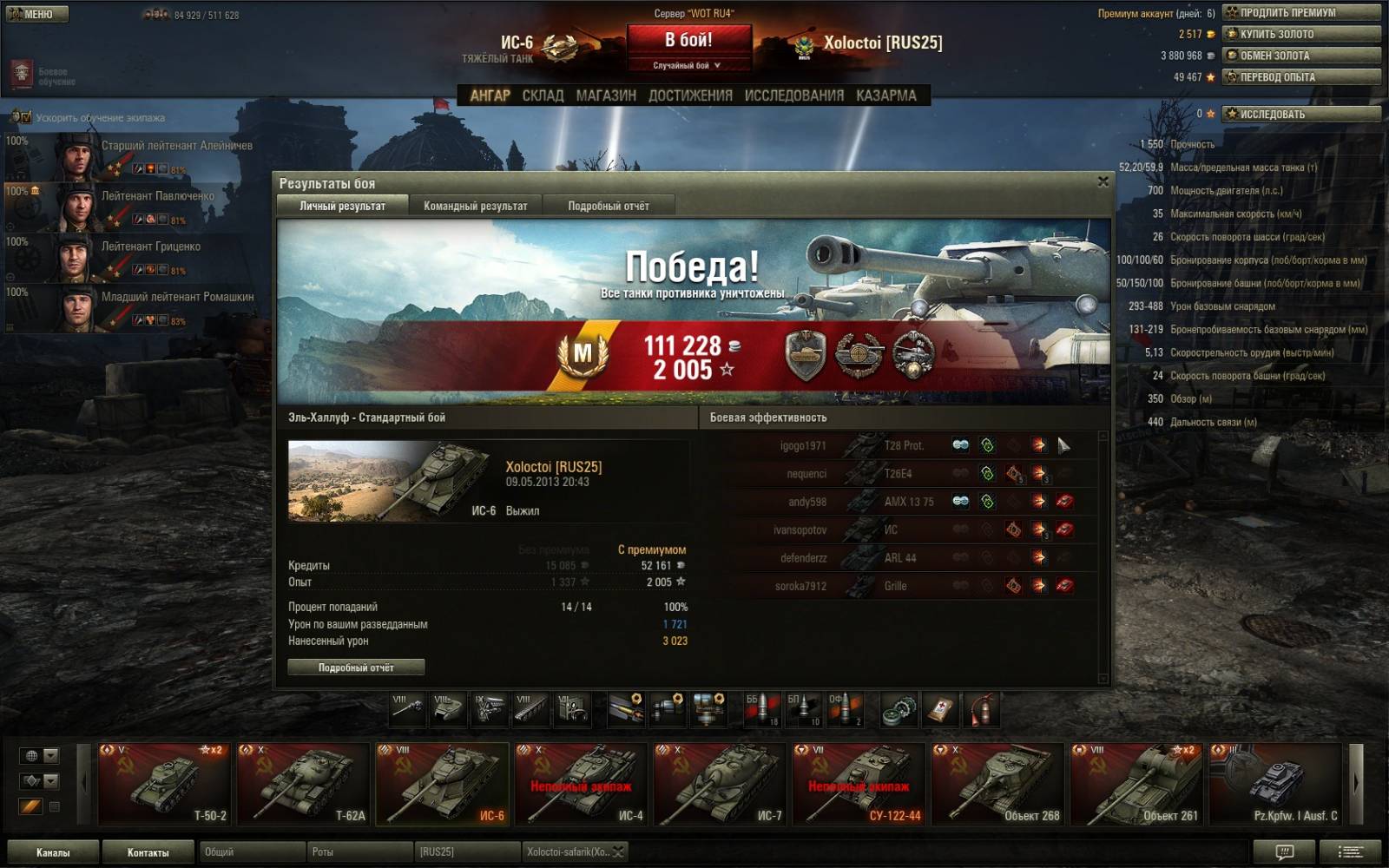Image resolution: width=1389 pixels, height=868 pixels.
Task: Open the Обмен золота exchange
Action: click(x=1300, y=56)
